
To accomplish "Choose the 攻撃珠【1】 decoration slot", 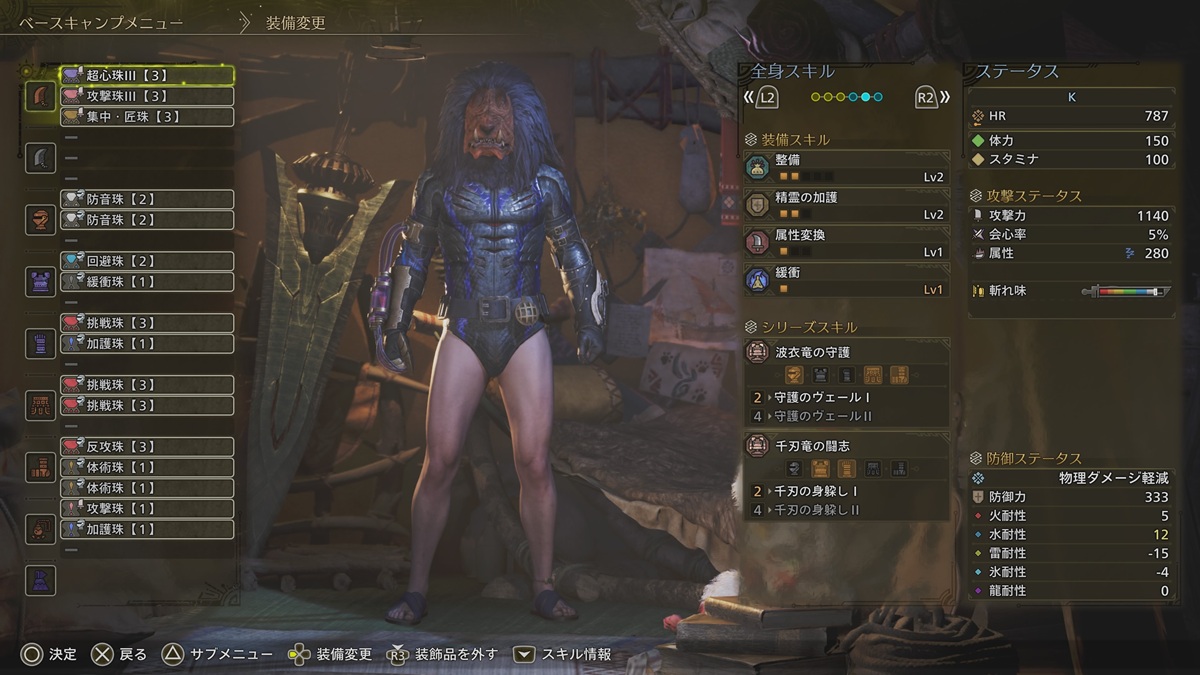I will click(x=147, y=508).
